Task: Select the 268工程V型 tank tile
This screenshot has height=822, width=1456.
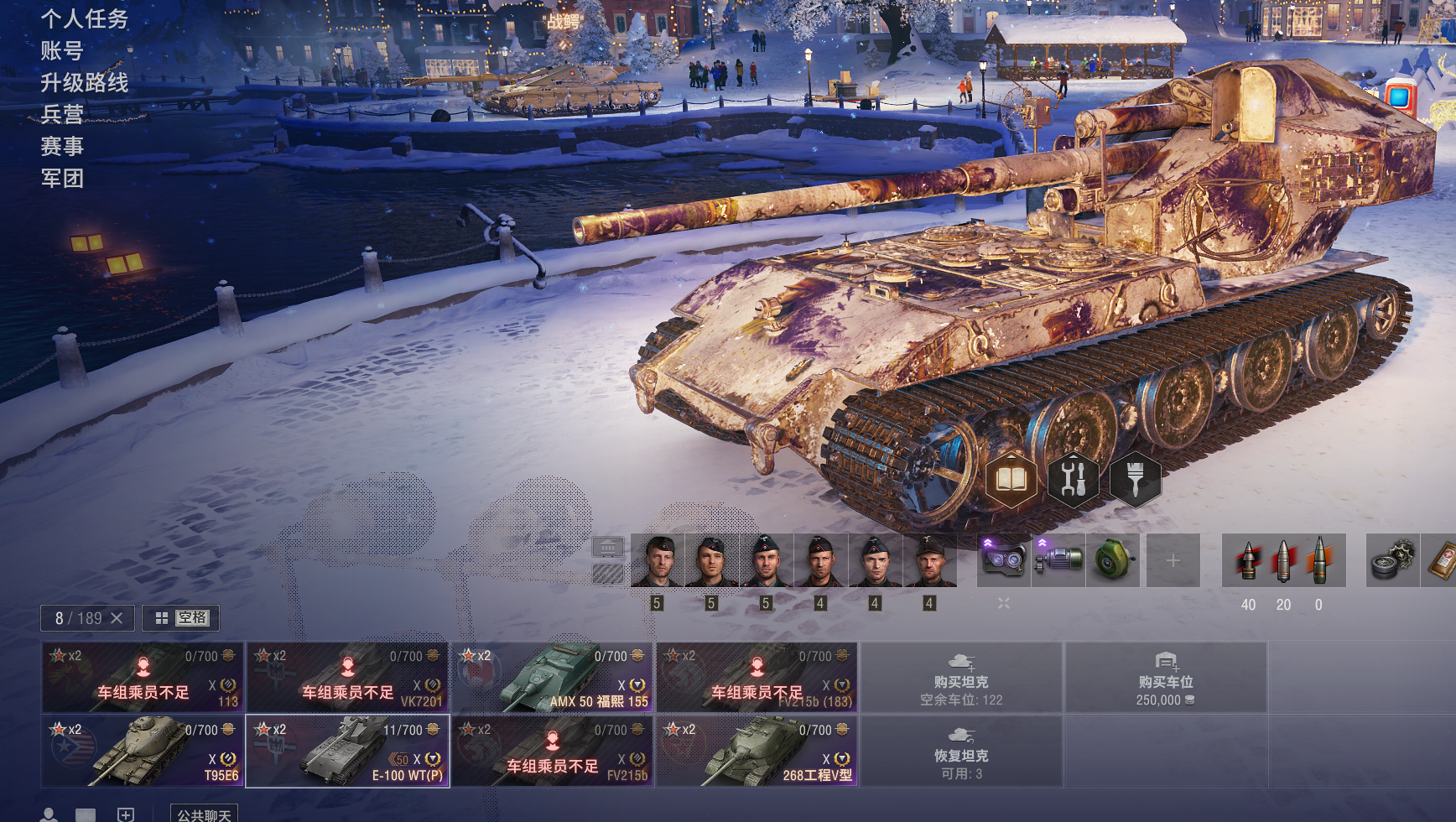Action: pyautogui.click(x=757, y=752)
